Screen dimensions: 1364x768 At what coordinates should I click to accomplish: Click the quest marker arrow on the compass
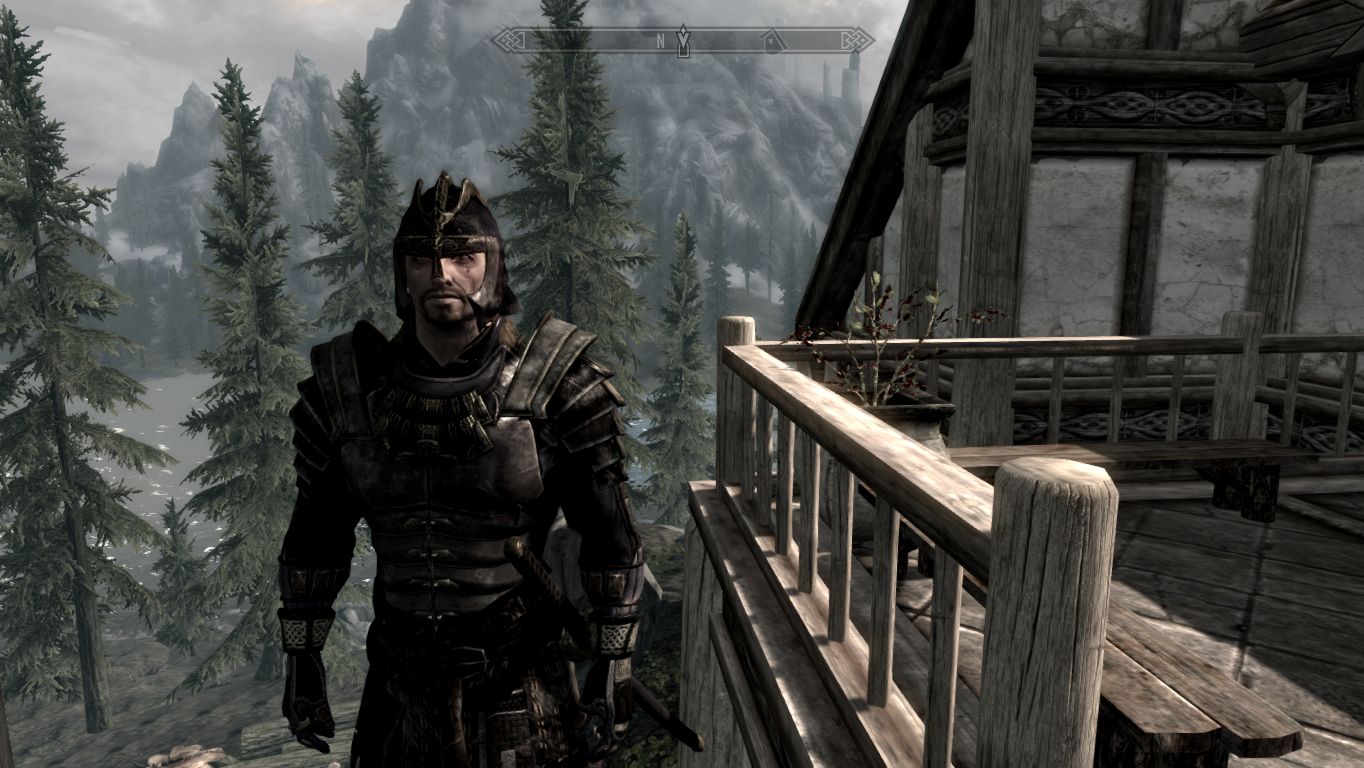click(683, 41)
